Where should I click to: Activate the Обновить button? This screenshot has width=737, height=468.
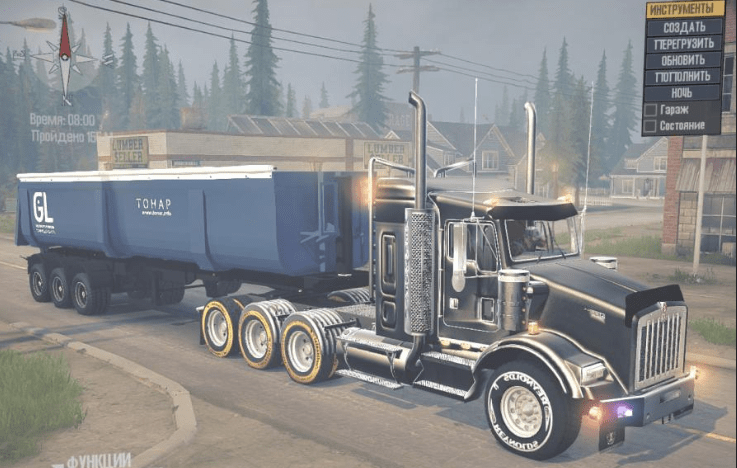pos(684,60)
